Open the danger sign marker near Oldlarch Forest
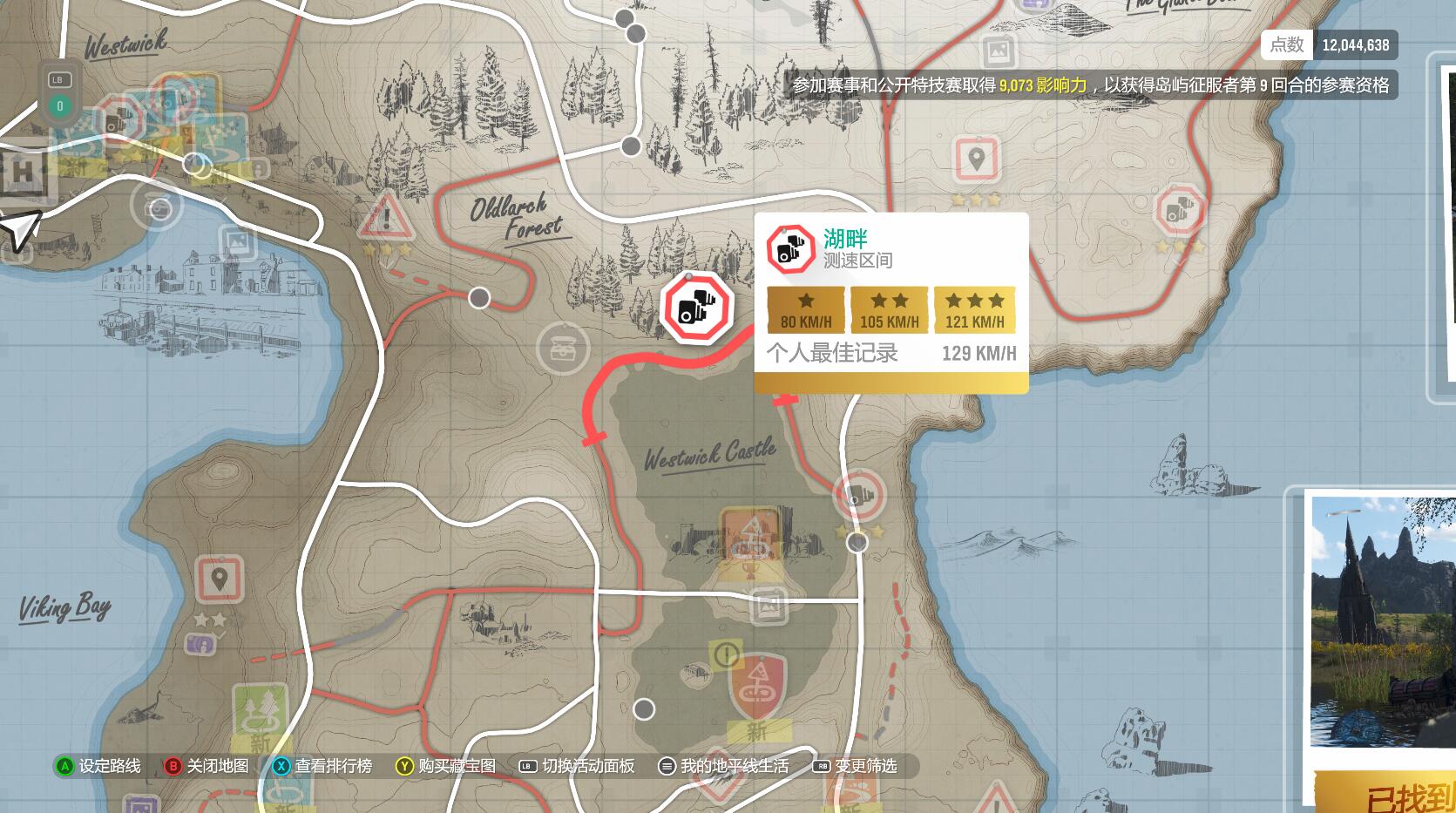Screen dimensions: 1456x813 [387, 218]
